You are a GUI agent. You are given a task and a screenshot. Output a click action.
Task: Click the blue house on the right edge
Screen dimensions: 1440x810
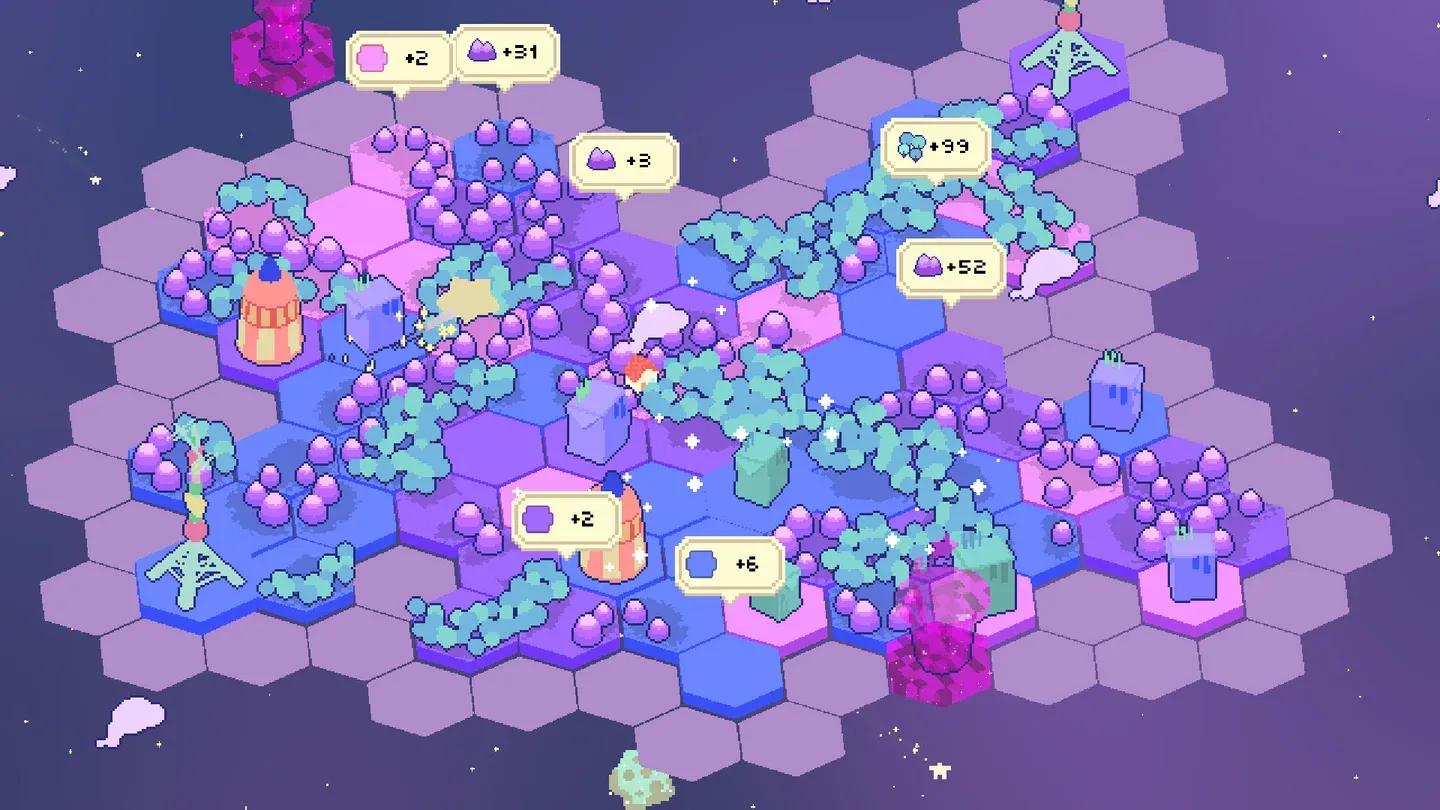[x=1113, y=395]
